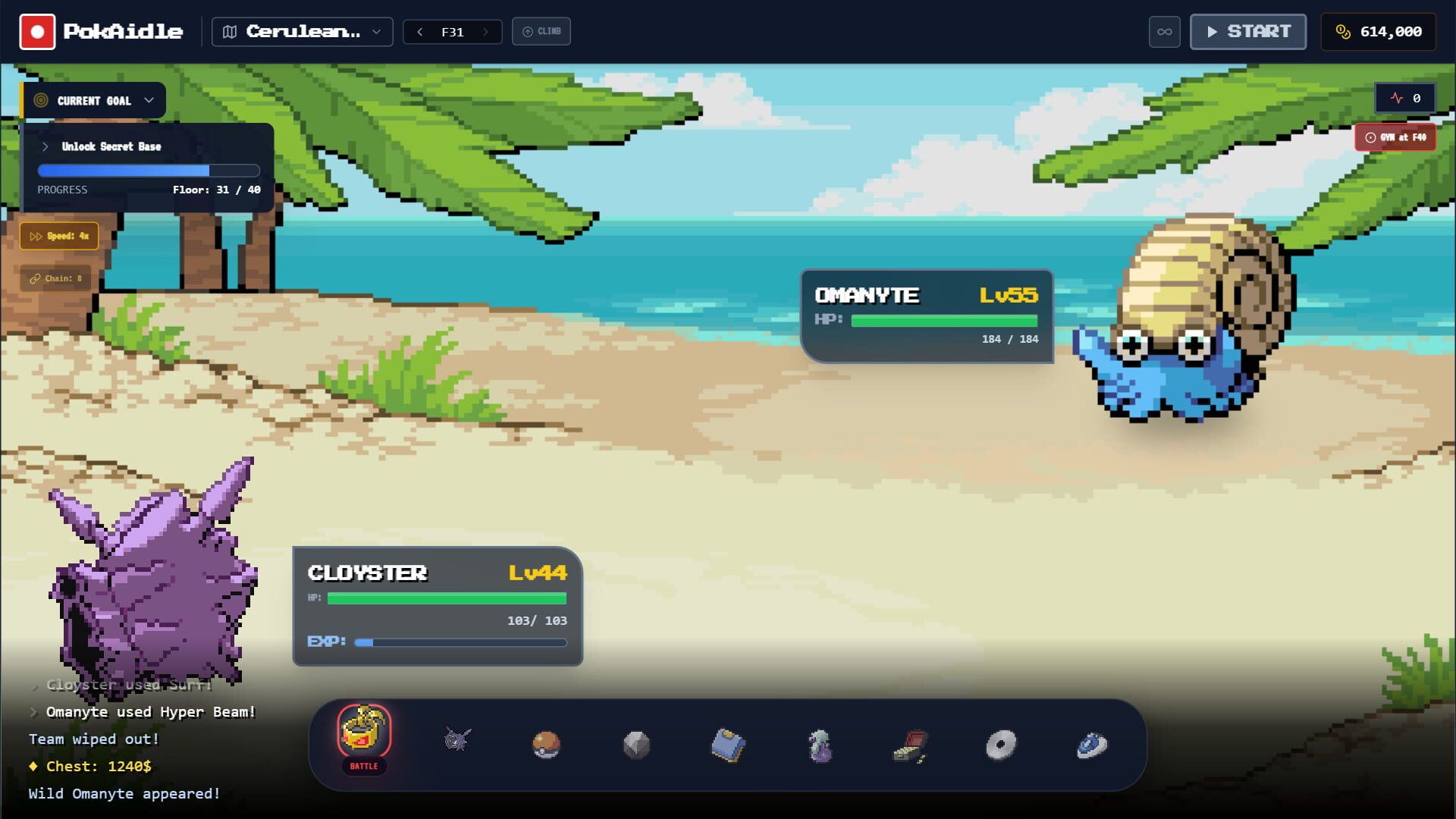Select the purple Pokémon sprite icon

(821, 745)
